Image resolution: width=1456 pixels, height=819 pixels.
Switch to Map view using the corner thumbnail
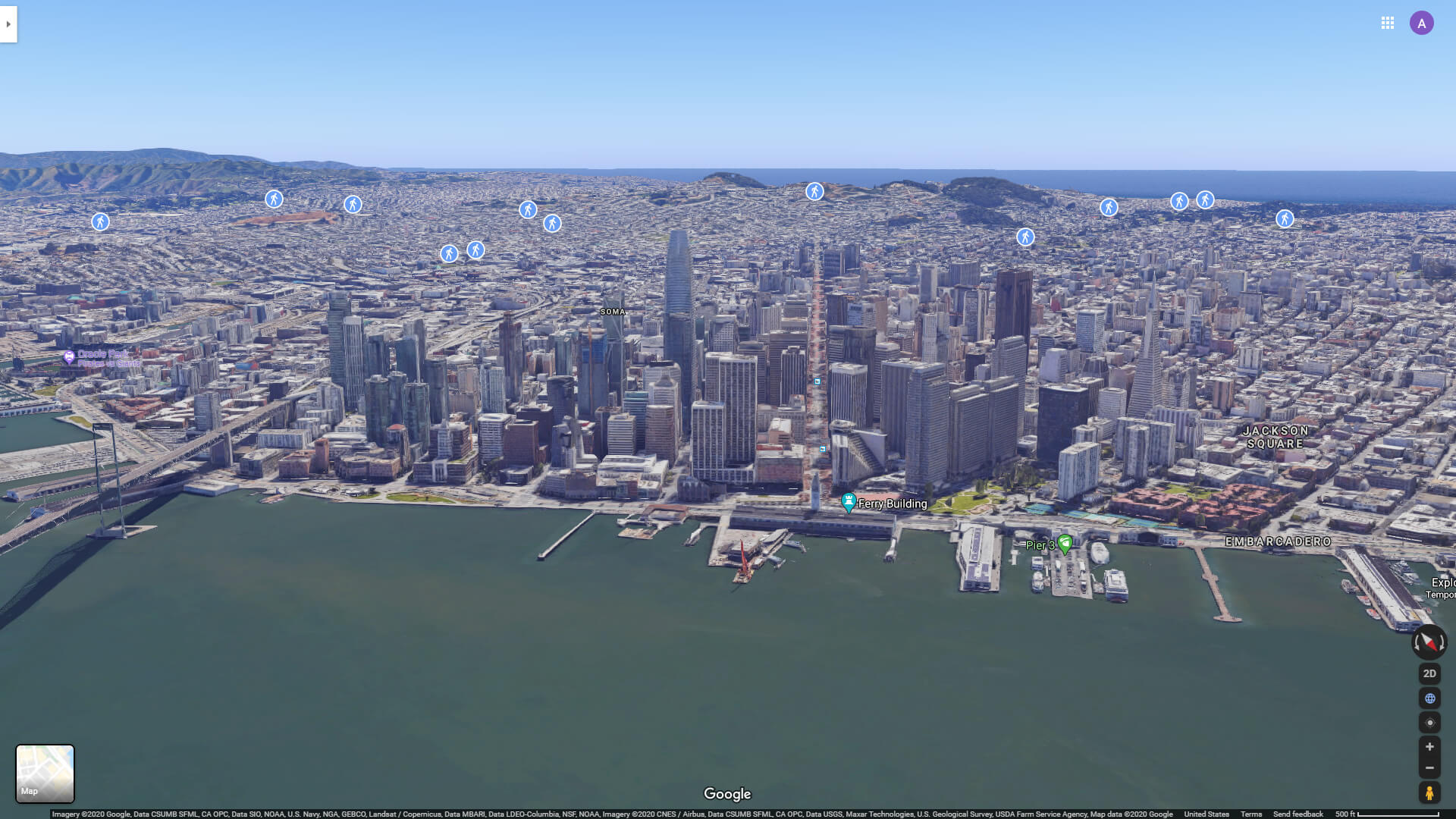click(x=45, y=773)
